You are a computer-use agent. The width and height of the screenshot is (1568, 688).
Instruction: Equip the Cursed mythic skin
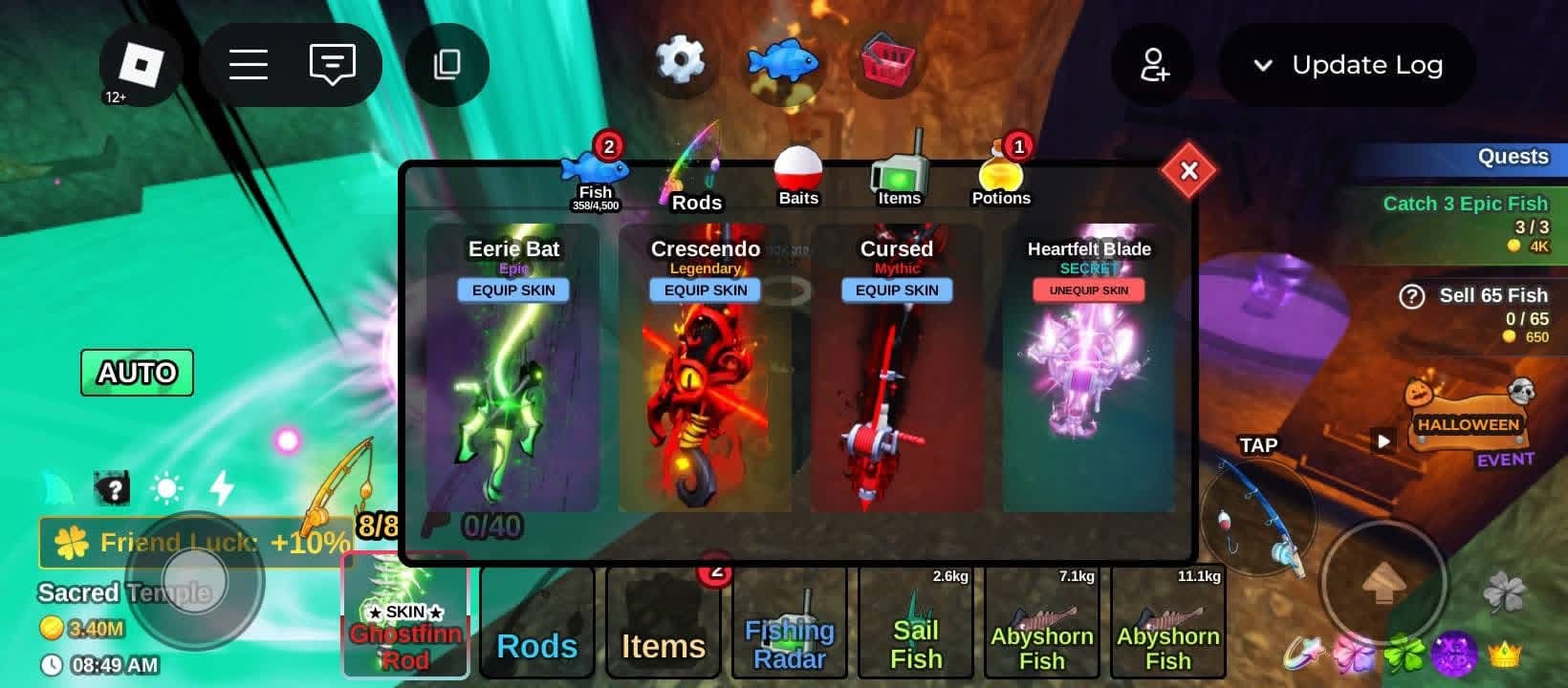pyautogui.click(x=897, y=290)
